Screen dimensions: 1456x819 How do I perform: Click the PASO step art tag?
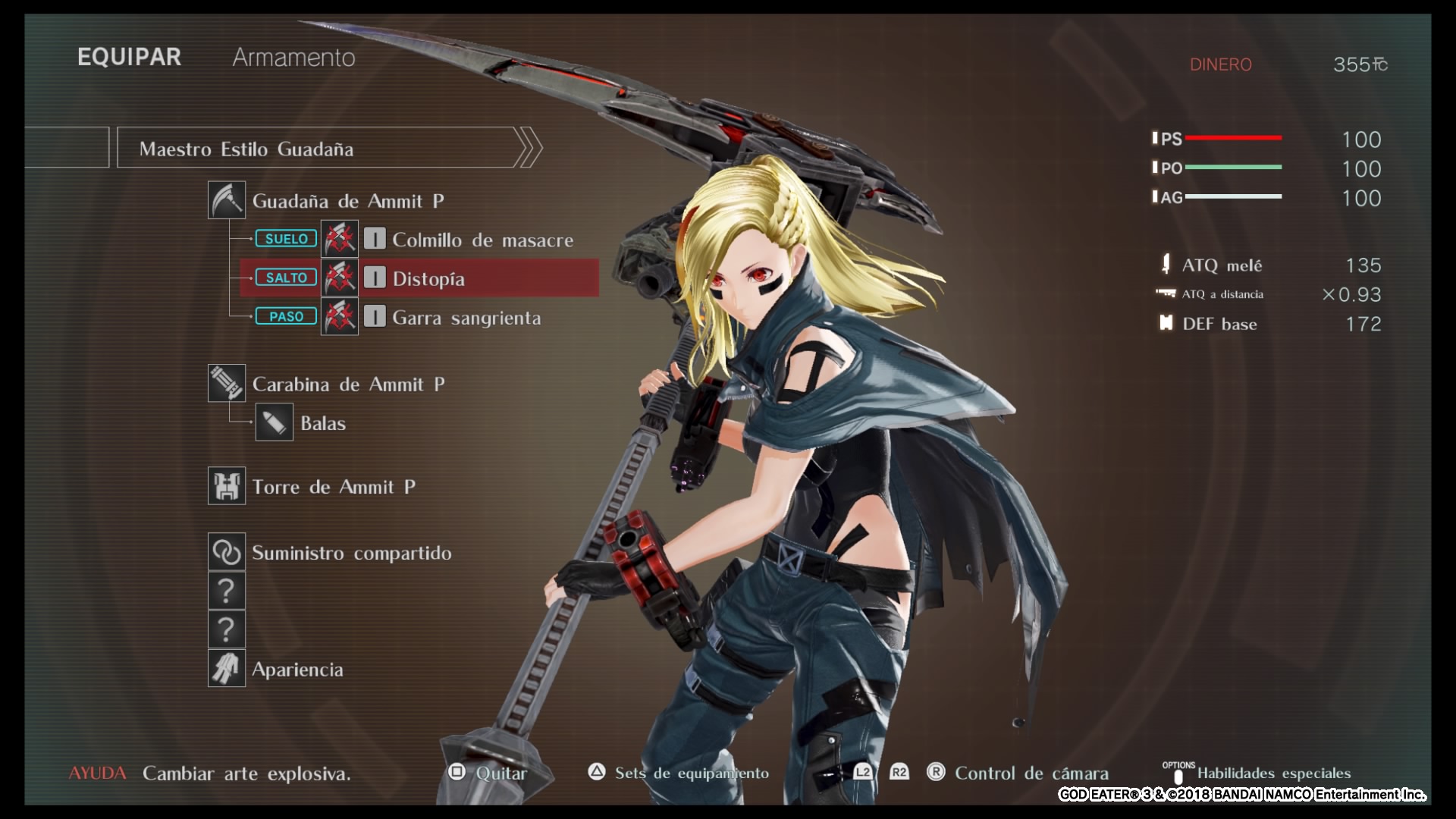pyautogui.click(x=286, y=316)
